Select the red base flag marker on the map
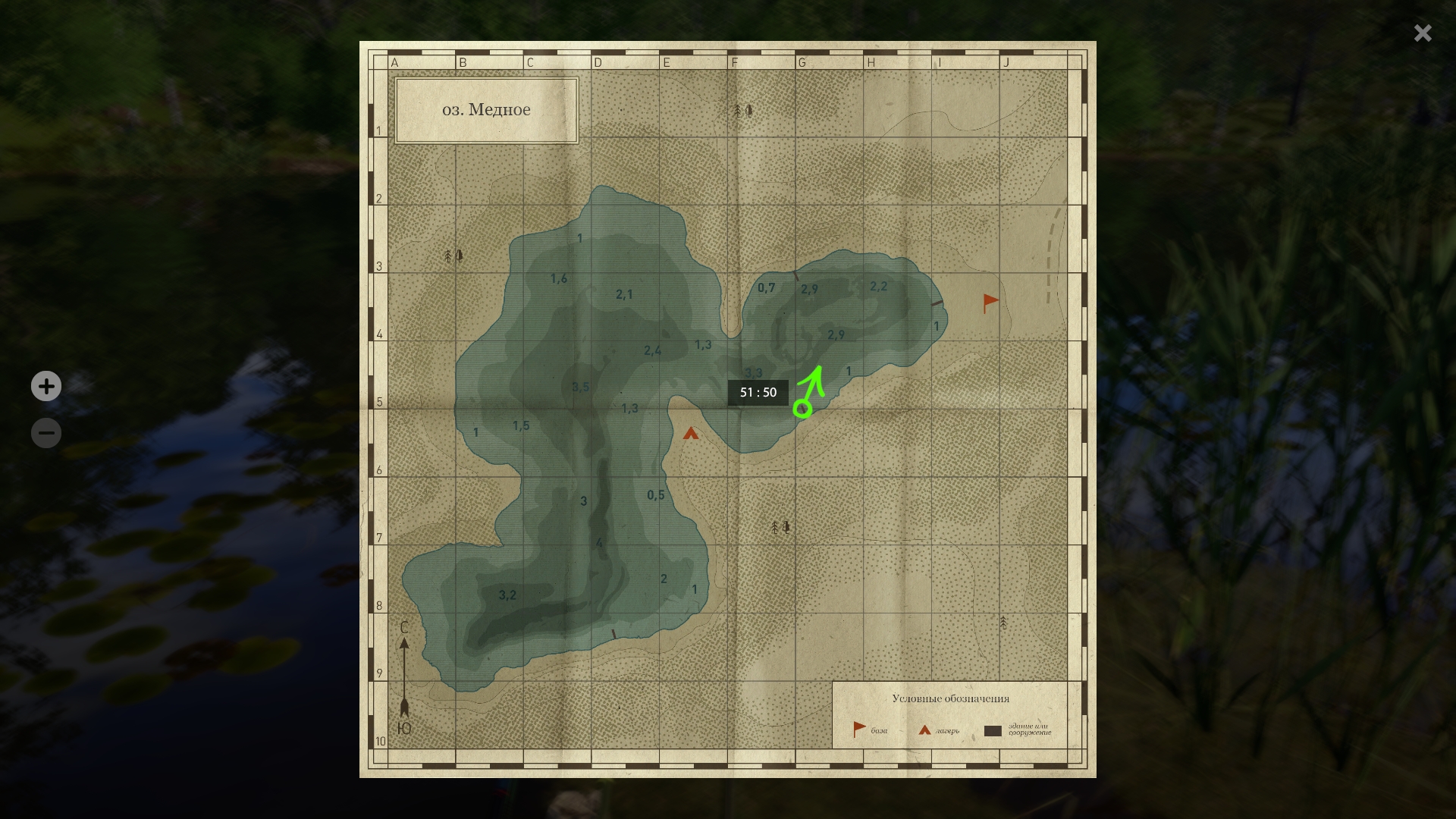The height and width of the screenshot is (819, 1456). (x=990, y=303)
